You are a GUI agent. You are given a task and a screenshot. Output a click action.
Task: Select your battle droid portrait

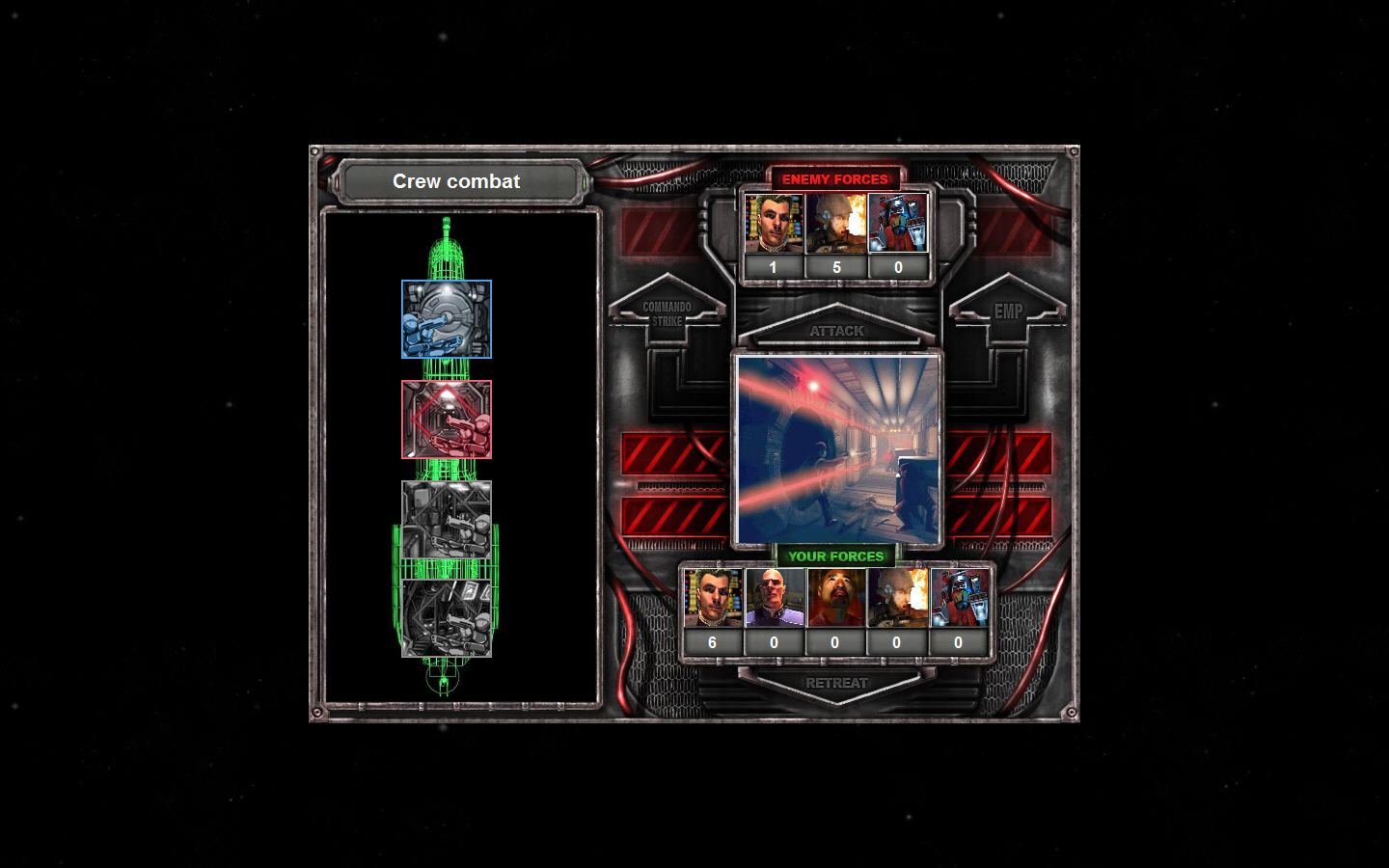[x=959, y=599]
